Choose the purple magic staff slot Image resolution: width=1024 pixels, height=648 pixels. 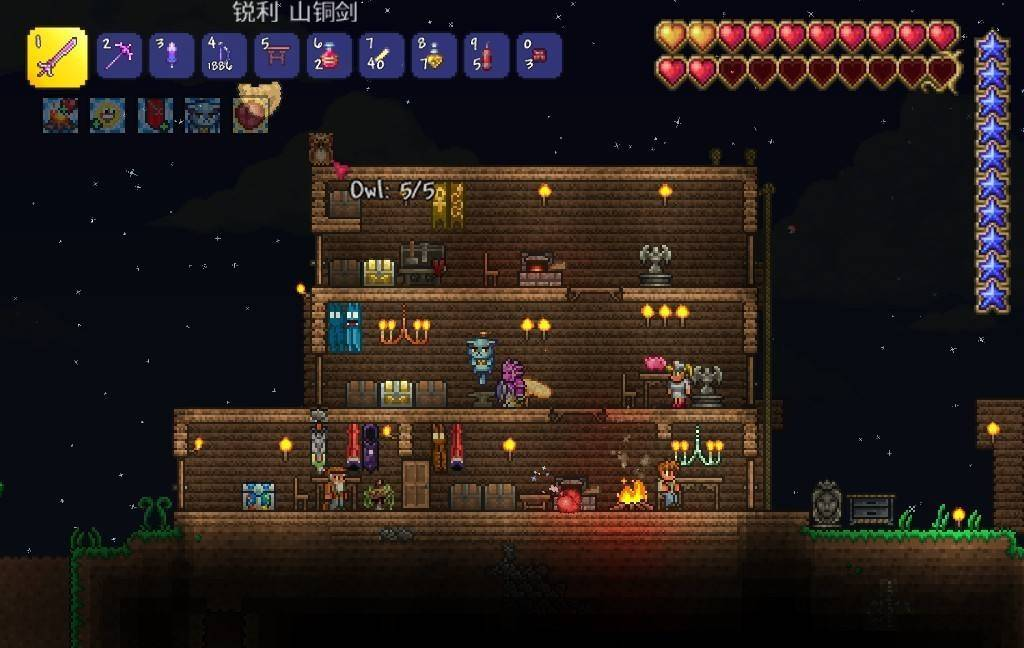click(171, 56)
